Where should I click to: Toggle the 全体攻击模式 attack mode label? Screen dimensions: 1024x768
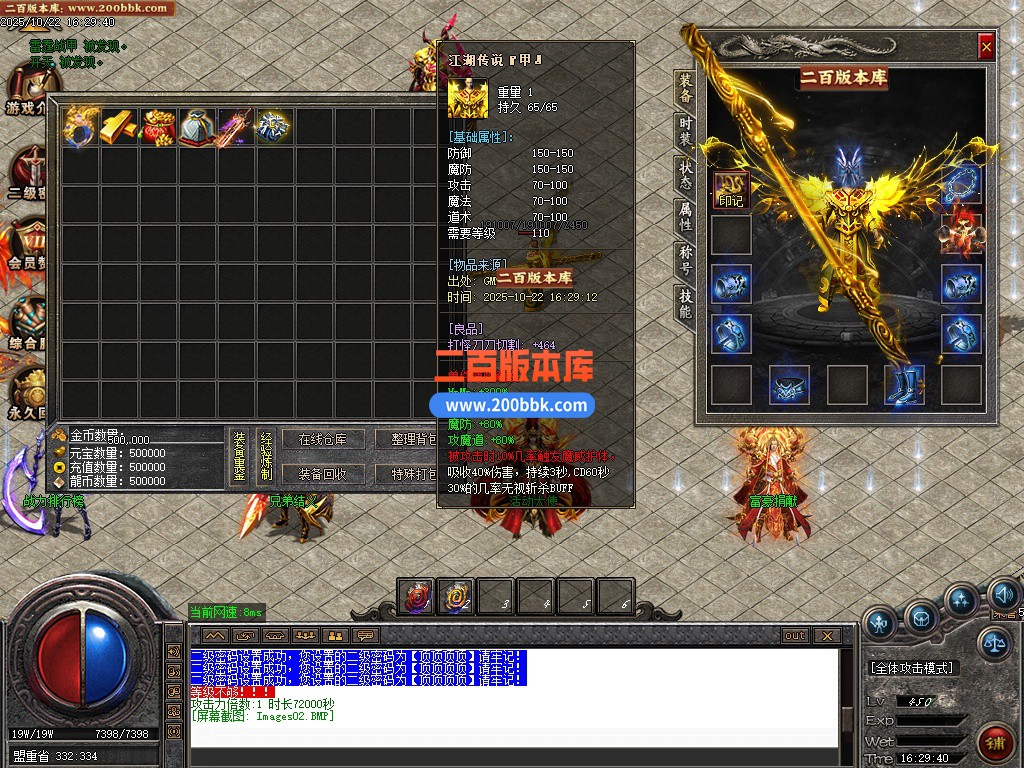point(912,668)
